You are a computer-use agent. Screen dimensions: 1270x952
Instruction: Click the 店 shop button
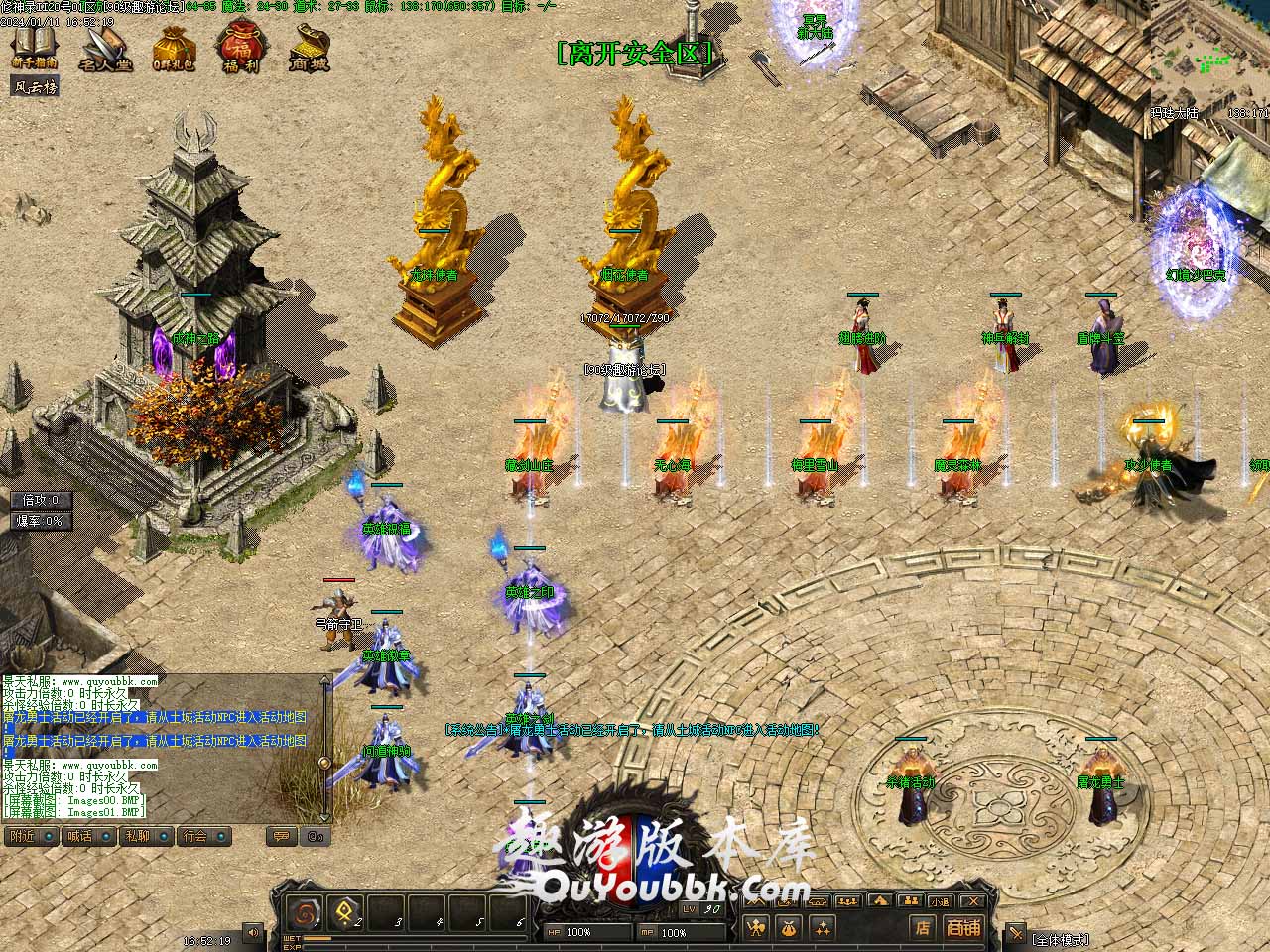[923, 929]
